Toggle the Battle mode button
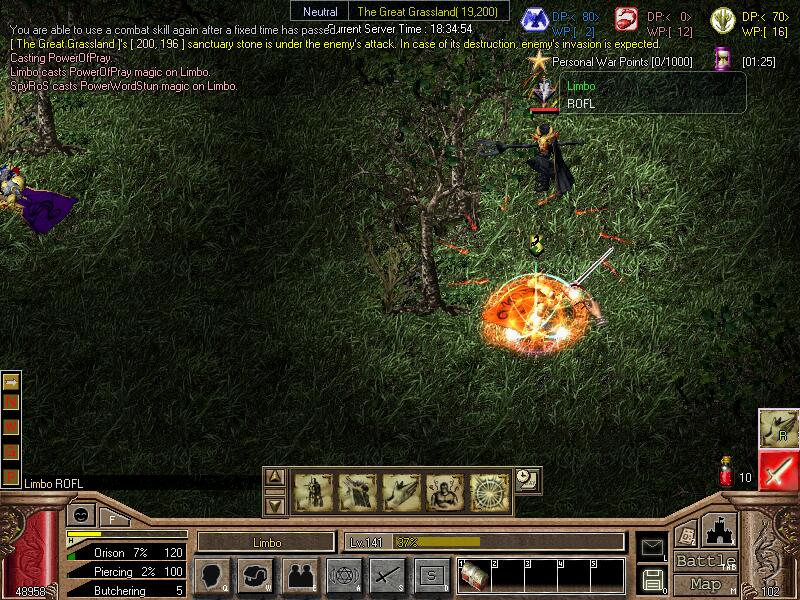This screenshot has width=800, height=600. [705, 561]
